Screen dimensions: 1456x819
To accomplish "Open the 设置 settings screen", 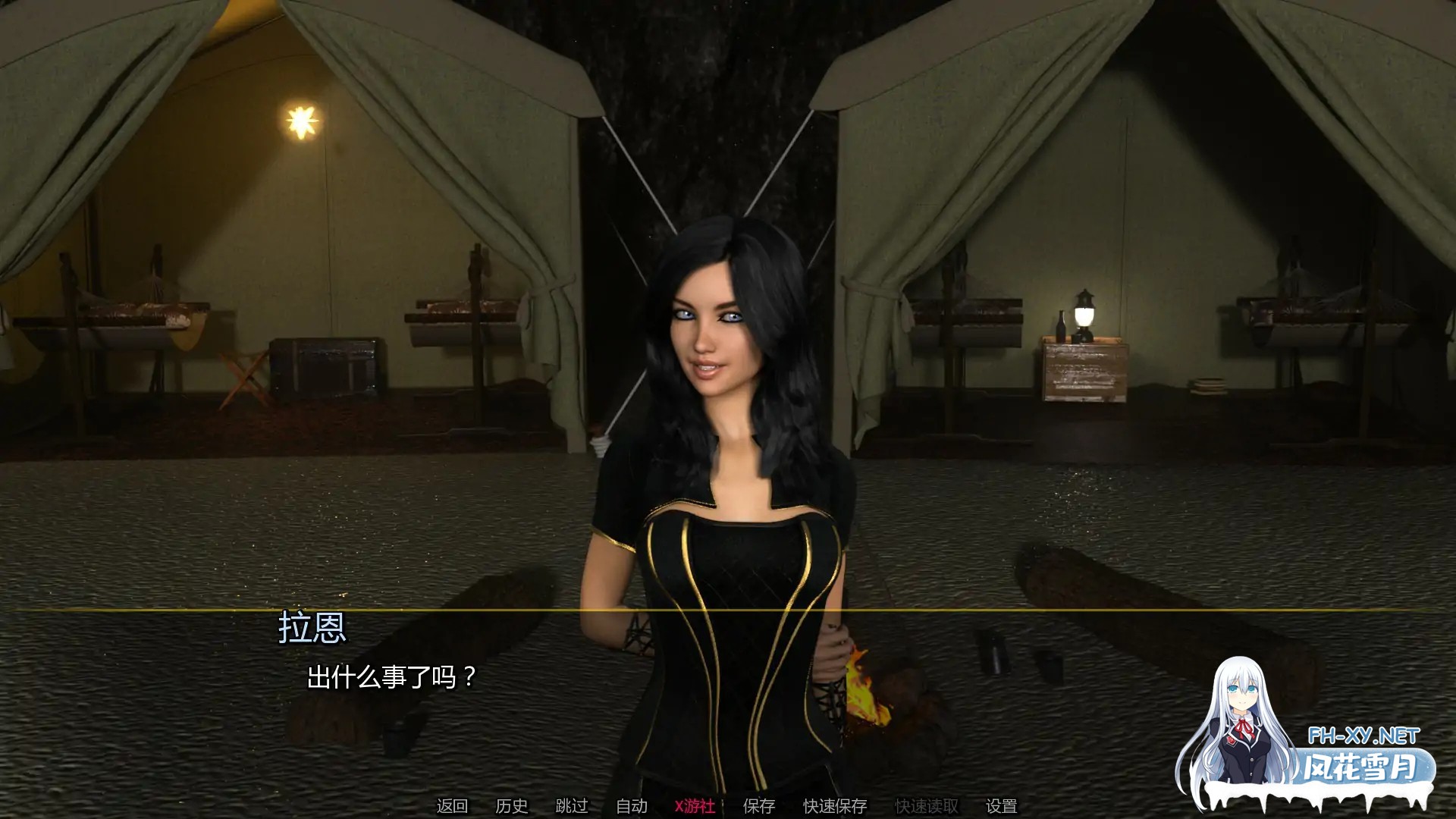I will tap(1003, 806).
